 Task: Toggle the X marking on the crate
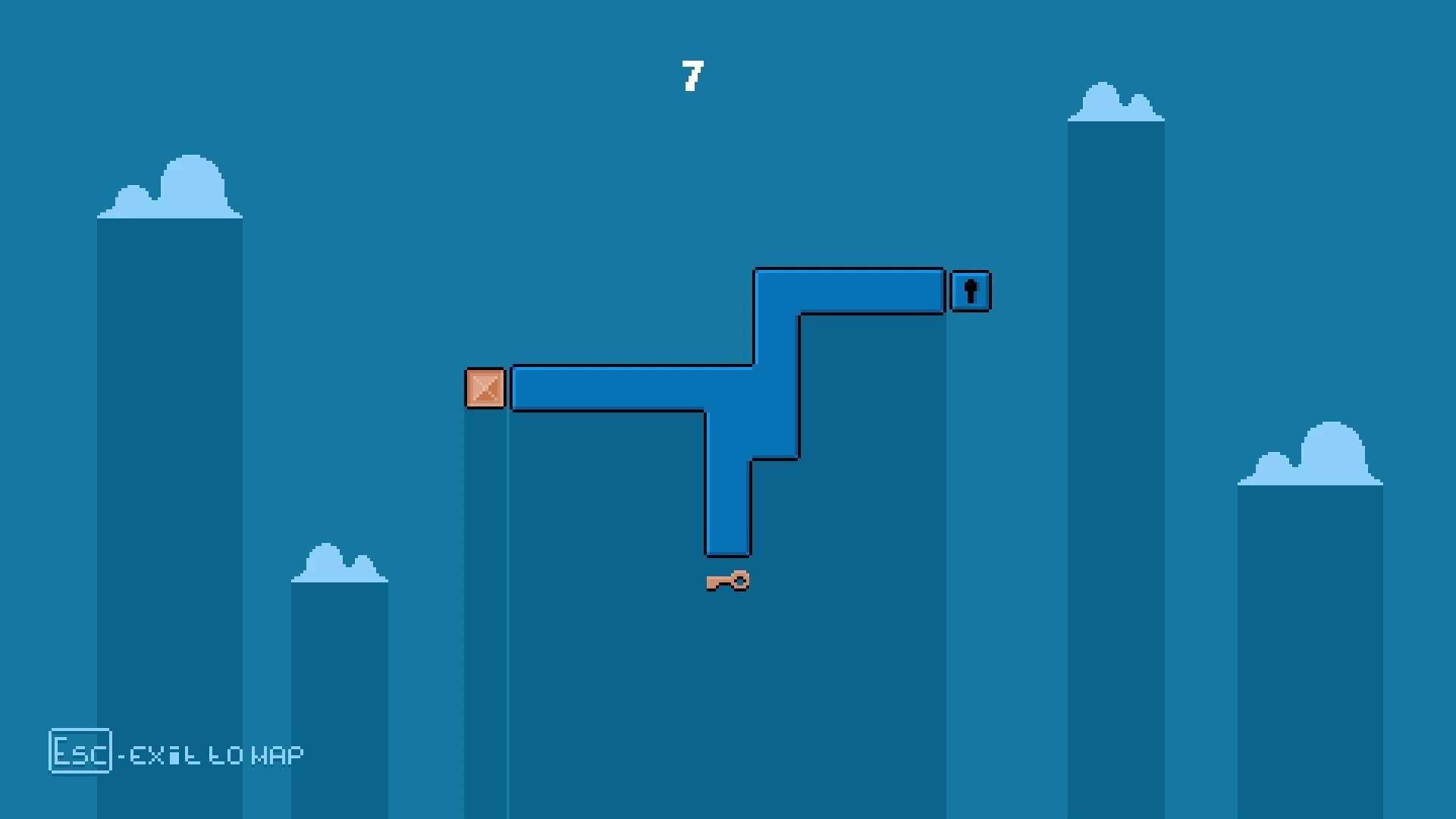(485, 390)
